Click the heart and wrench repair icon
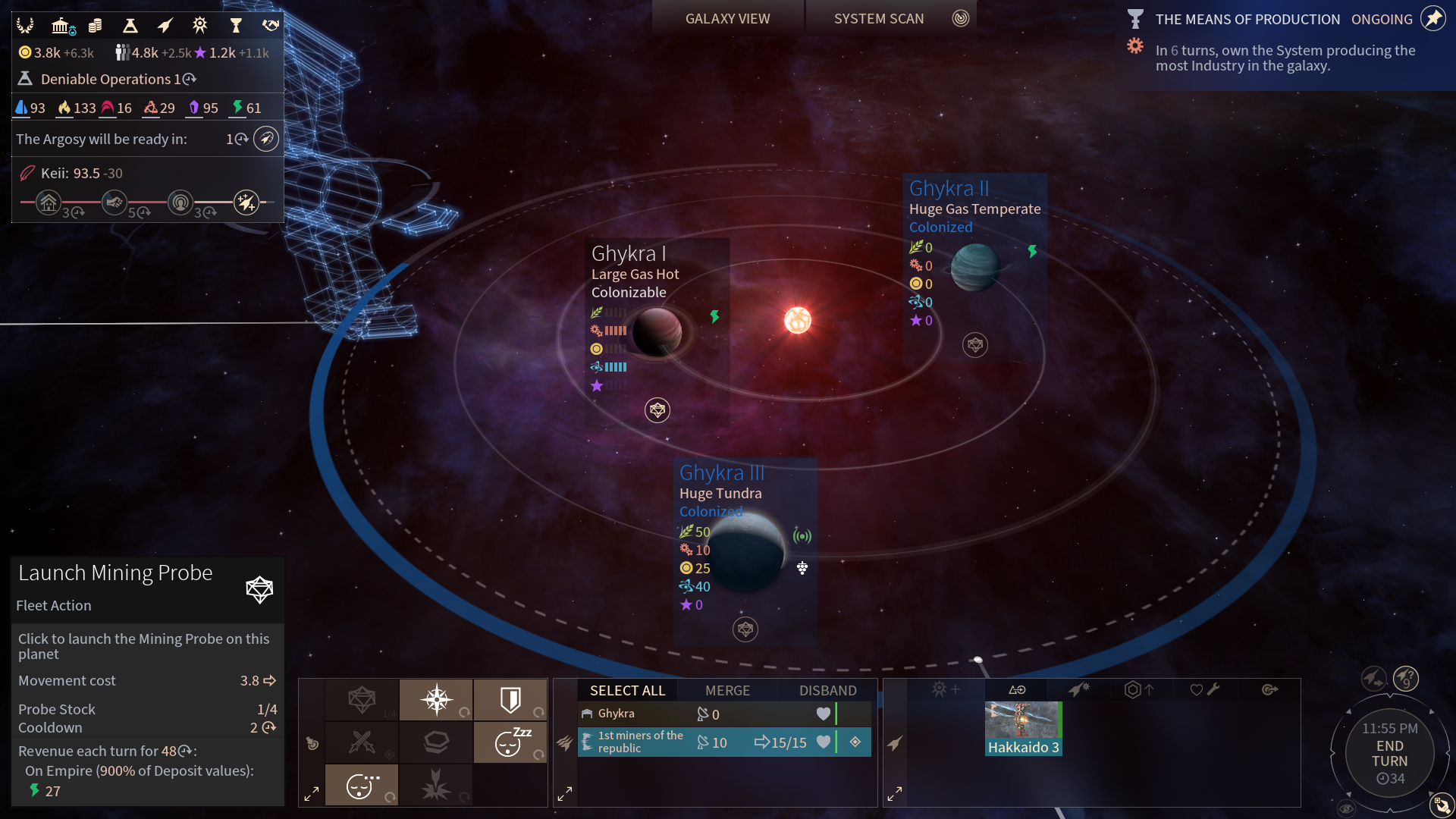The width and height of the screenshot is (1456, 819). (1204, 689)
